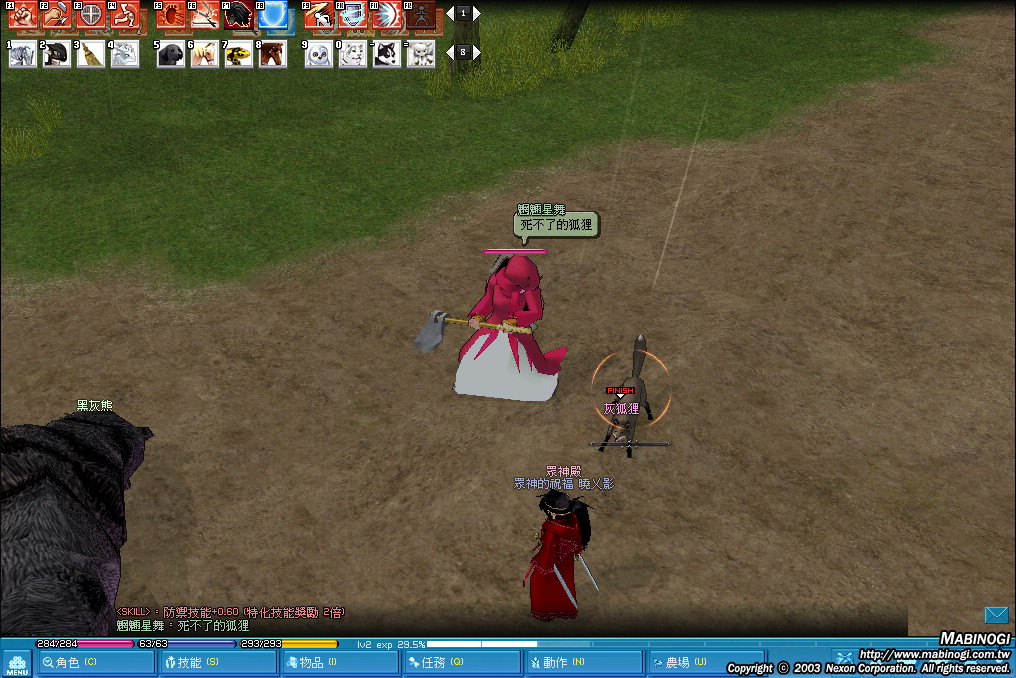Open the 物品 (Inventory) window
This screenshot has height=678, width=1016.
pos(339,662)
